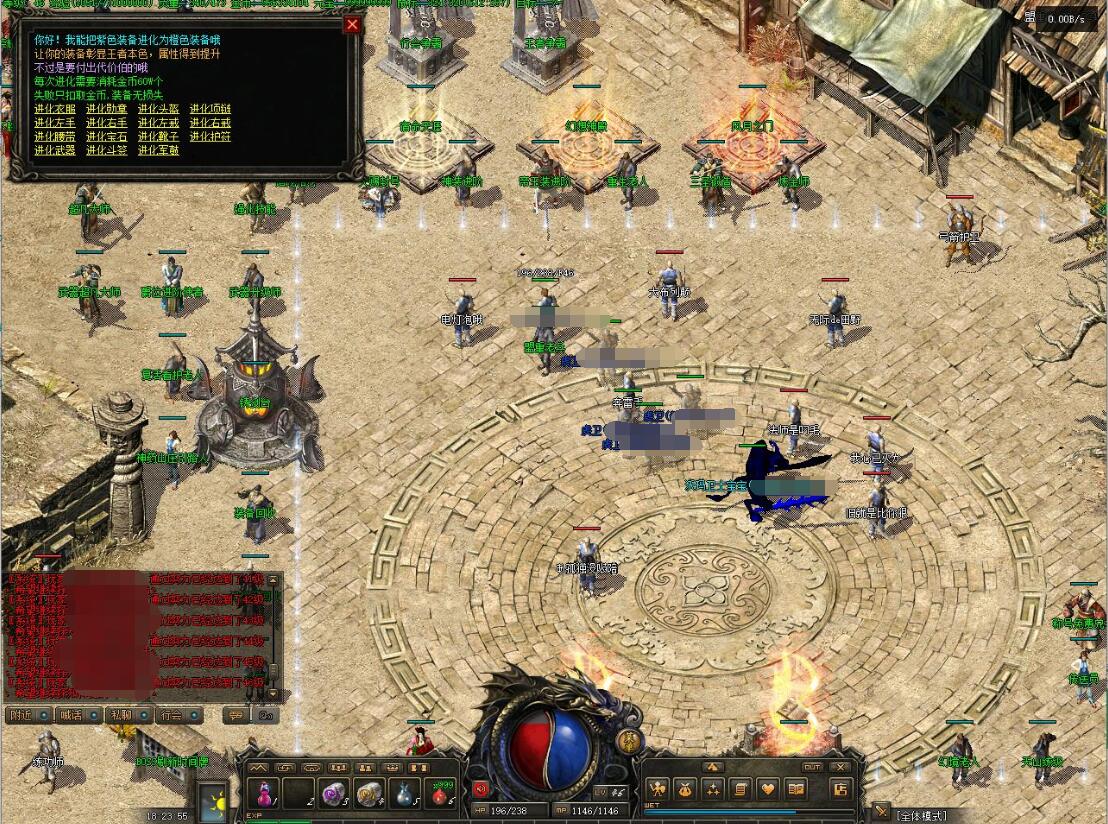Use the red potion in slot 6
The image size is (1108, 824).
coord(441,793)
